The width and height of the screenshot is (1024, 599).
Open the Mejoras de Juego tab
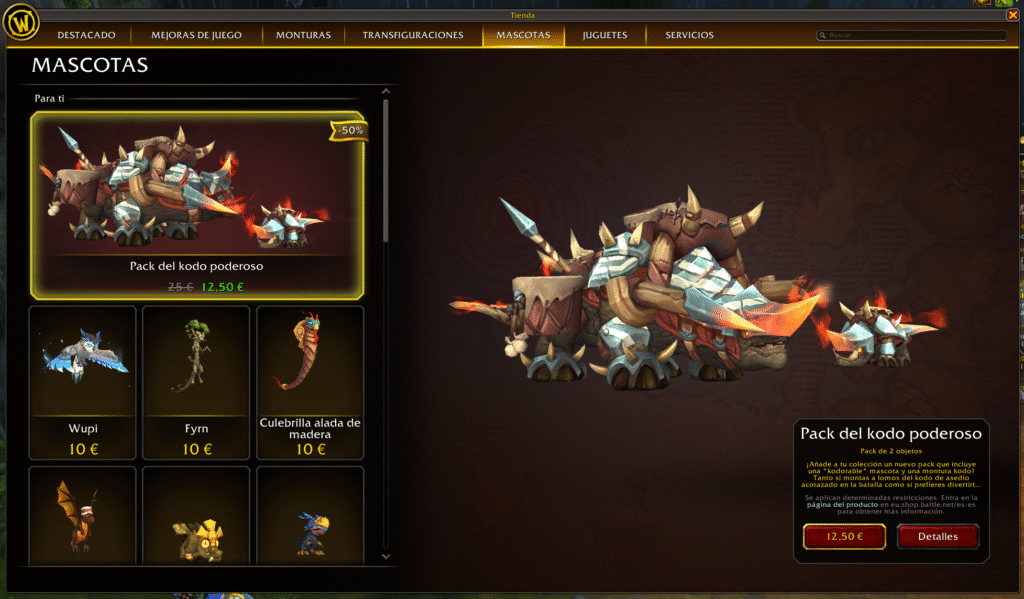(x=196, y=35)
